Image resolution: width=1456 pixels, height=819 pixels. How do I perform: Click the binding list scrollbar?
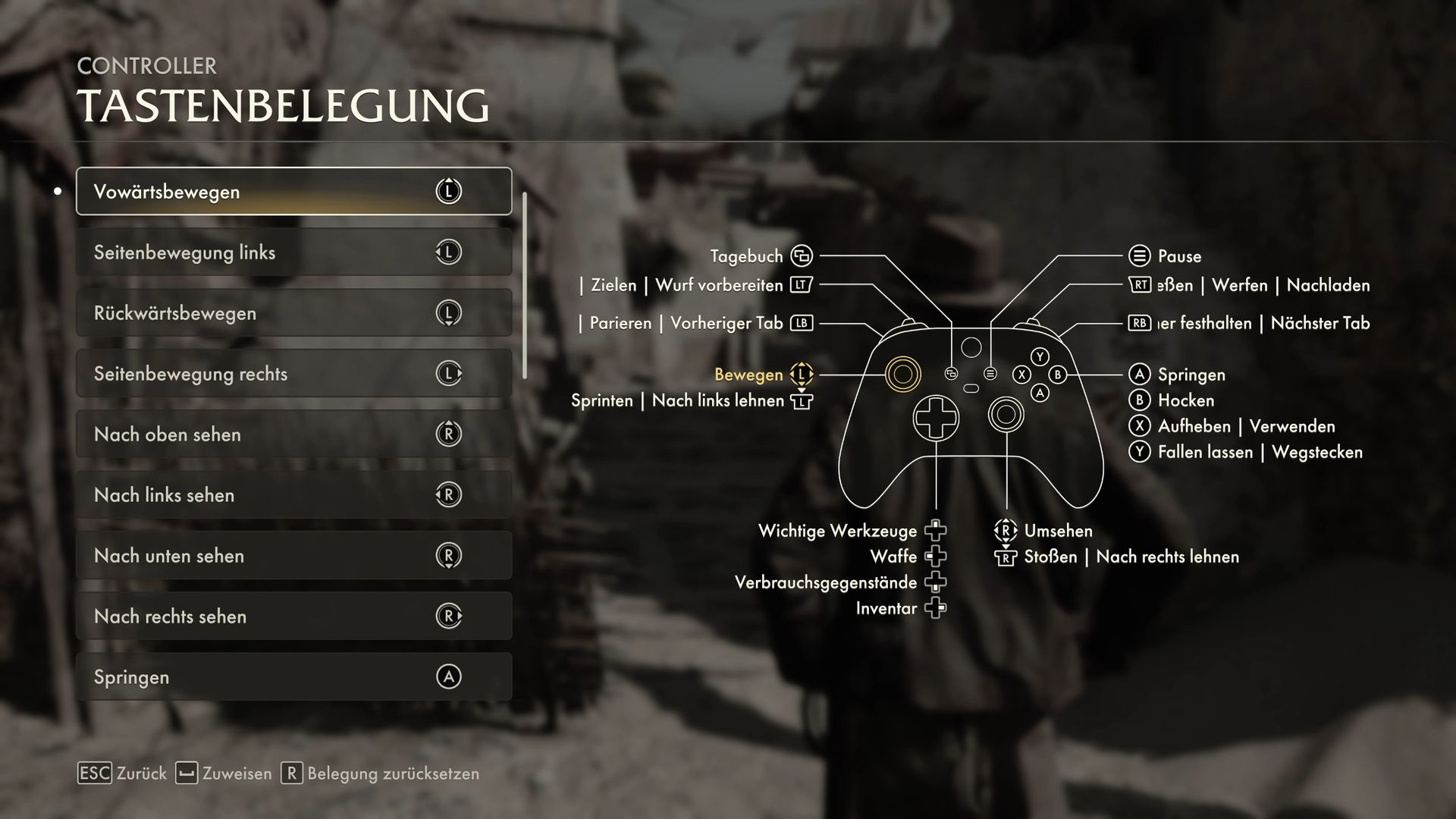tap(525, 286)
